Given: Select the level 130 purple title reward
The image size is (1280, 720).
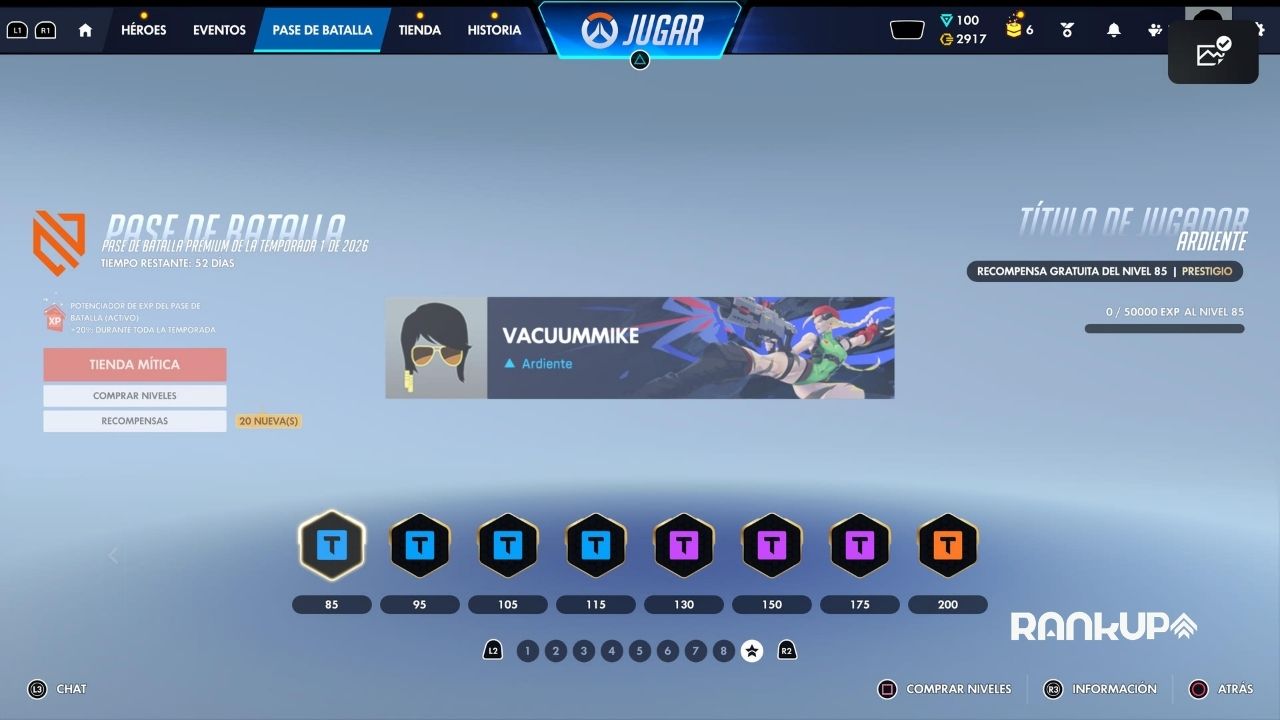Looking at the screenshot, I should (683, 545).
